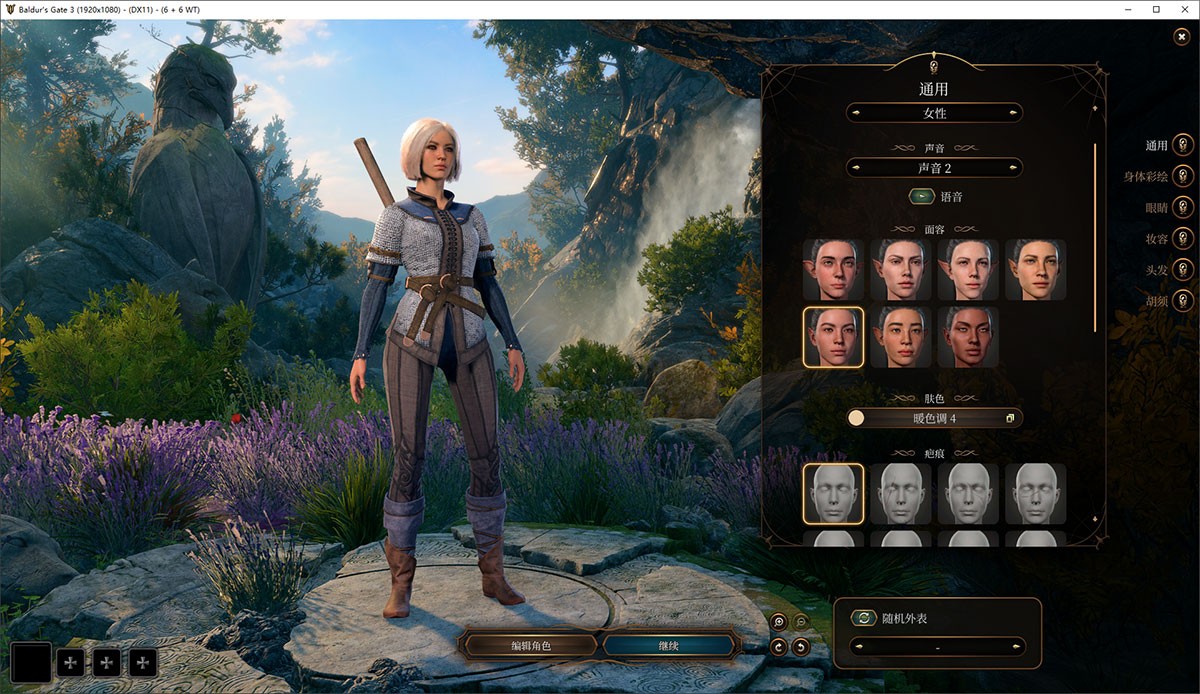Open the 眼睛 (Eyes) tab
The width and height of the screenshot is (1200, 694).
(1183, 208)
